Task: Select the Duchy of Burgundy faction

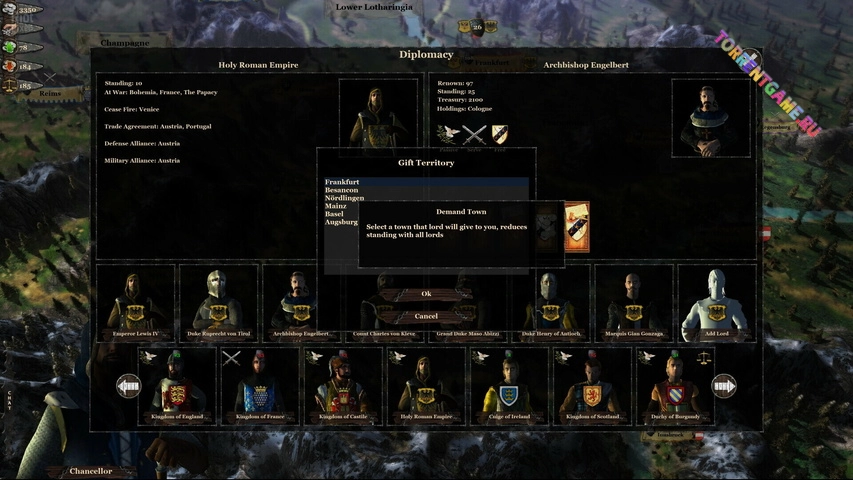Action: pyautogui.click(x=675, y=386)
